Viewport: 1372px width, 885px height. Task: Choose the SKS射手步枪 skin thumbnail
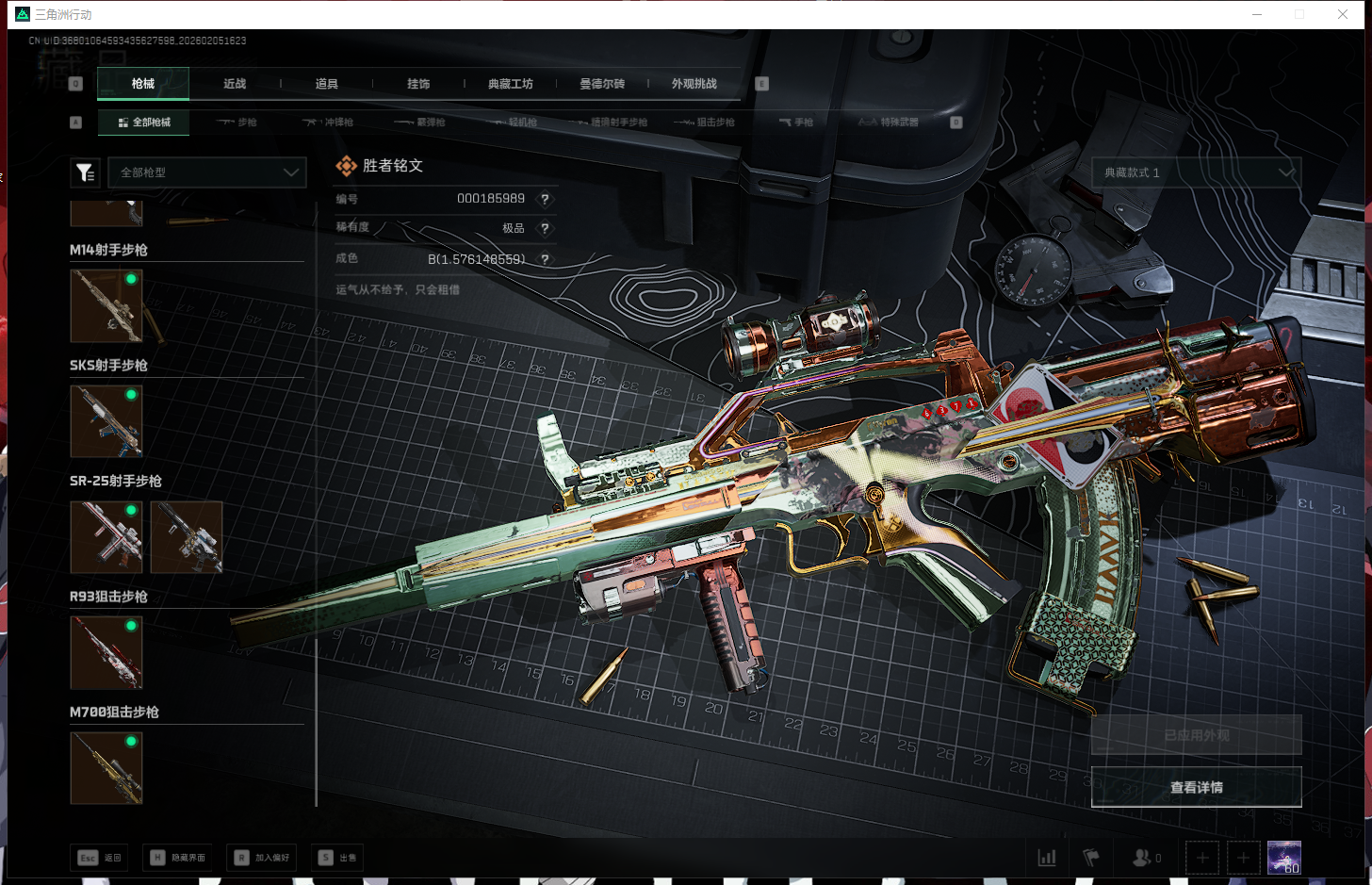(x=106, y=421)
